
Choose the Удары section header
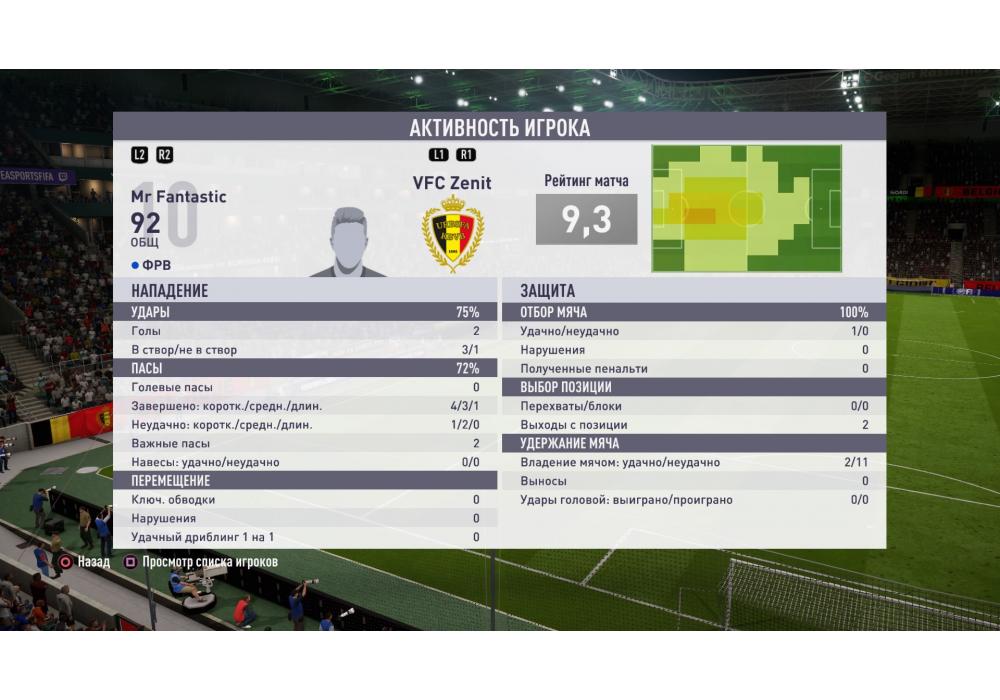point(305,312)
